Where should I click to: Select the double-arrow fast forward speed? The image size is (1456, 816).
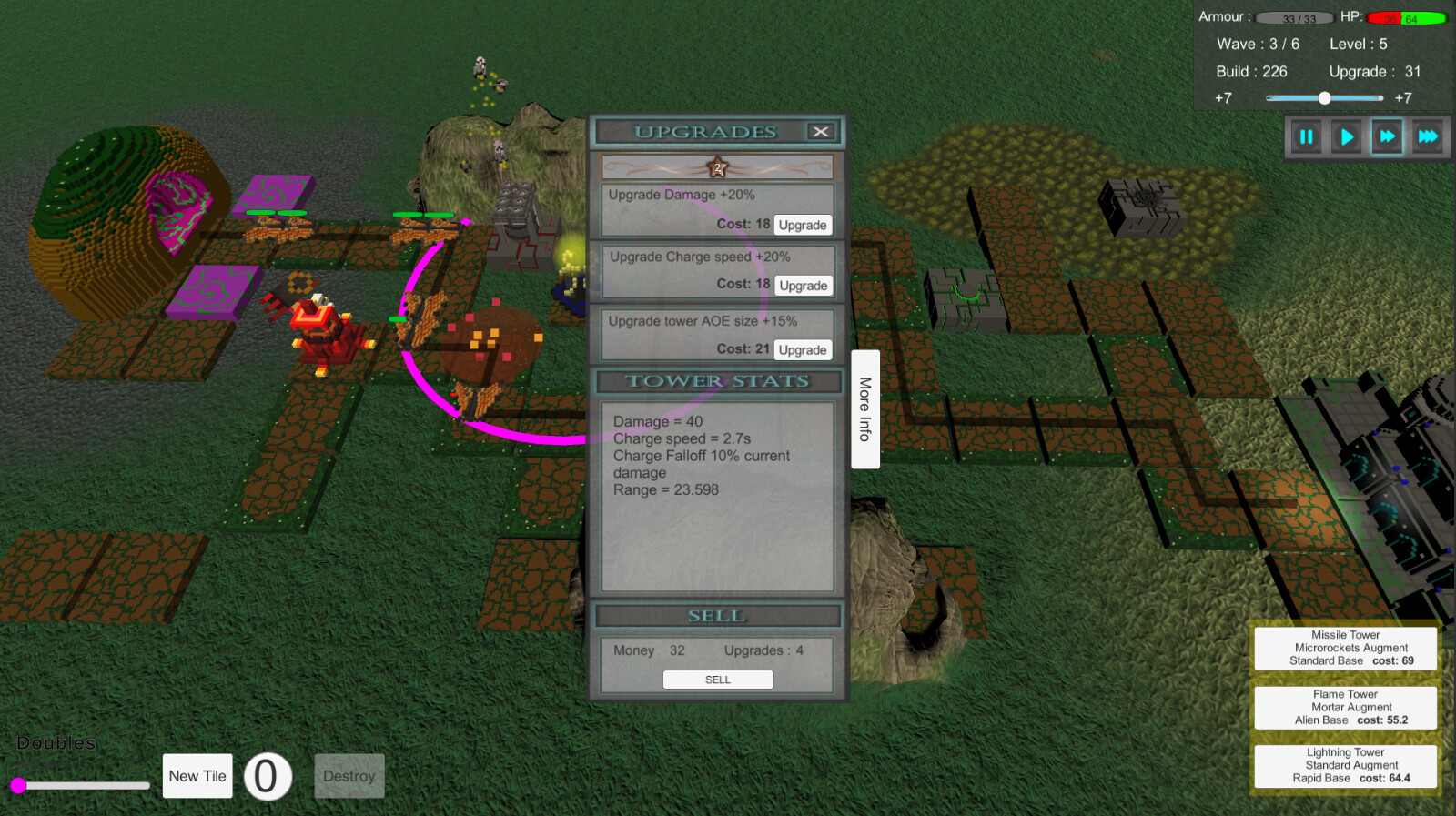click(1387, 136)
